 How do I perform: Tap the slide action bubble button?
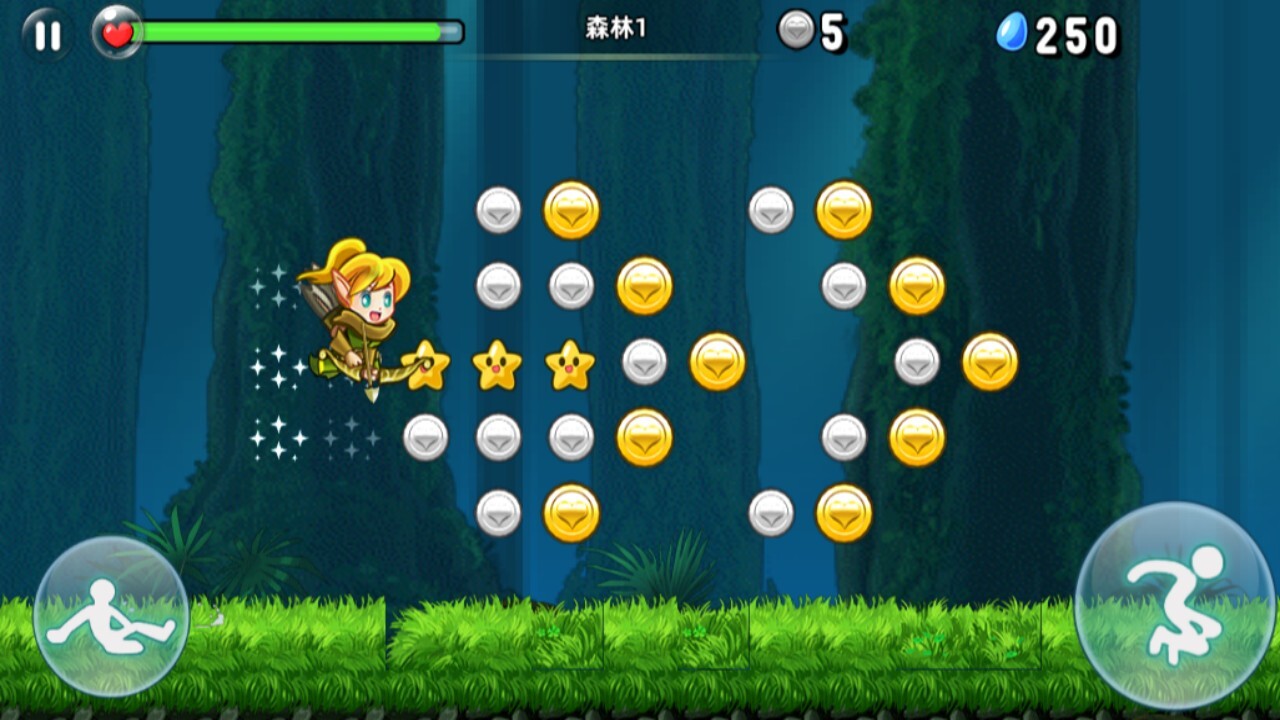click(x=111, y=616)
